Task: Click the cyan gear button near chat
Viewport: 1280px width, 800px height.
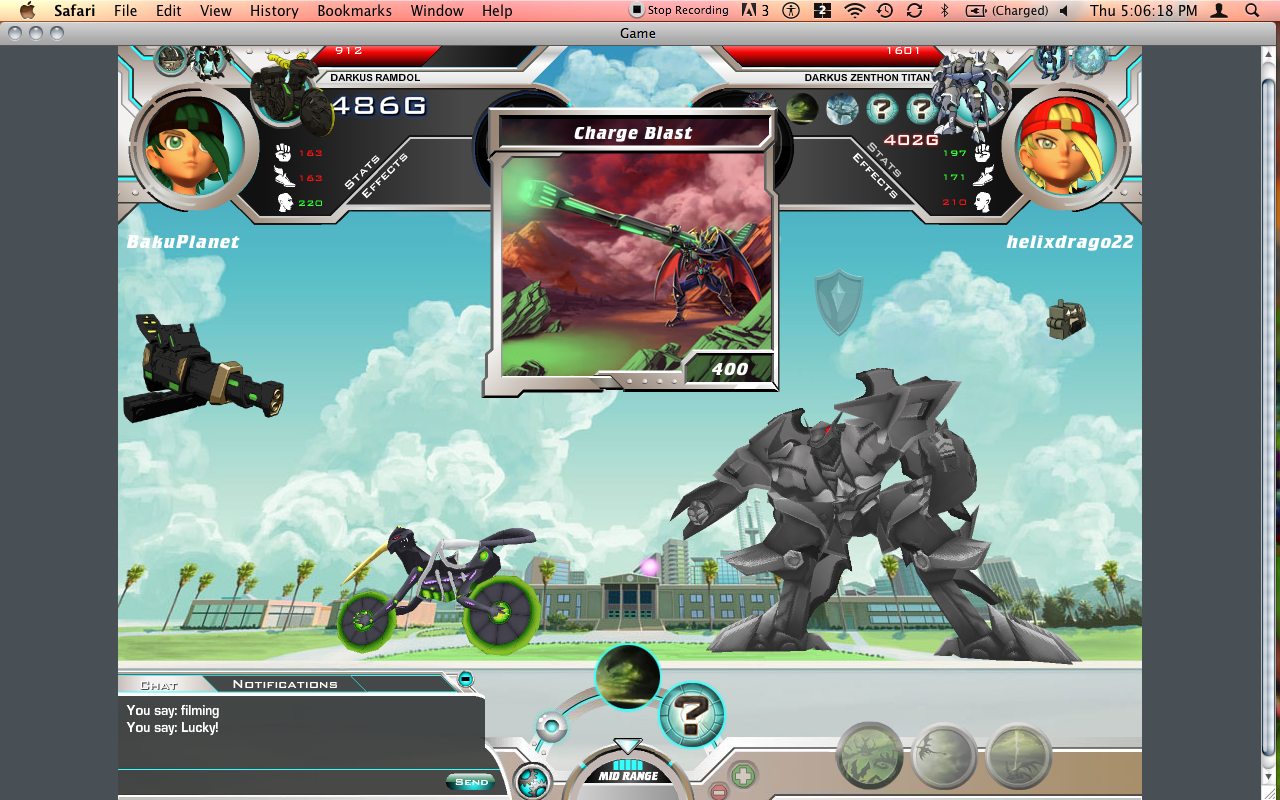Action: (533, 780)
